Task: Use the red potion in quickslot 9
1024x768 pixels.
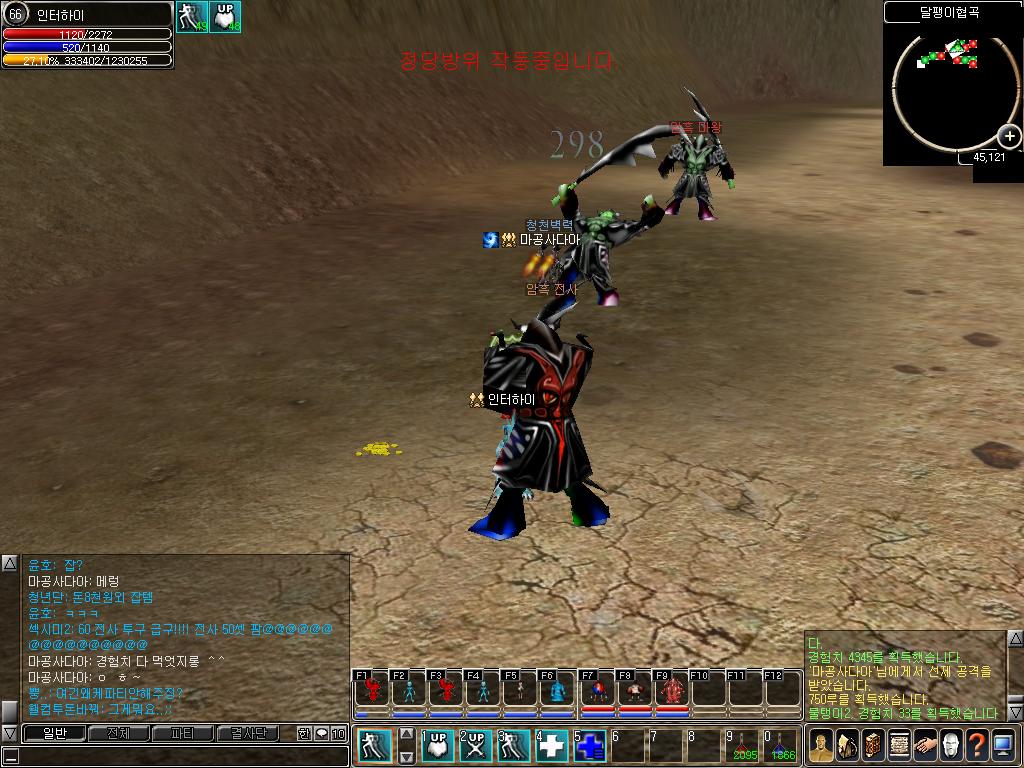Action: point(743,746)
